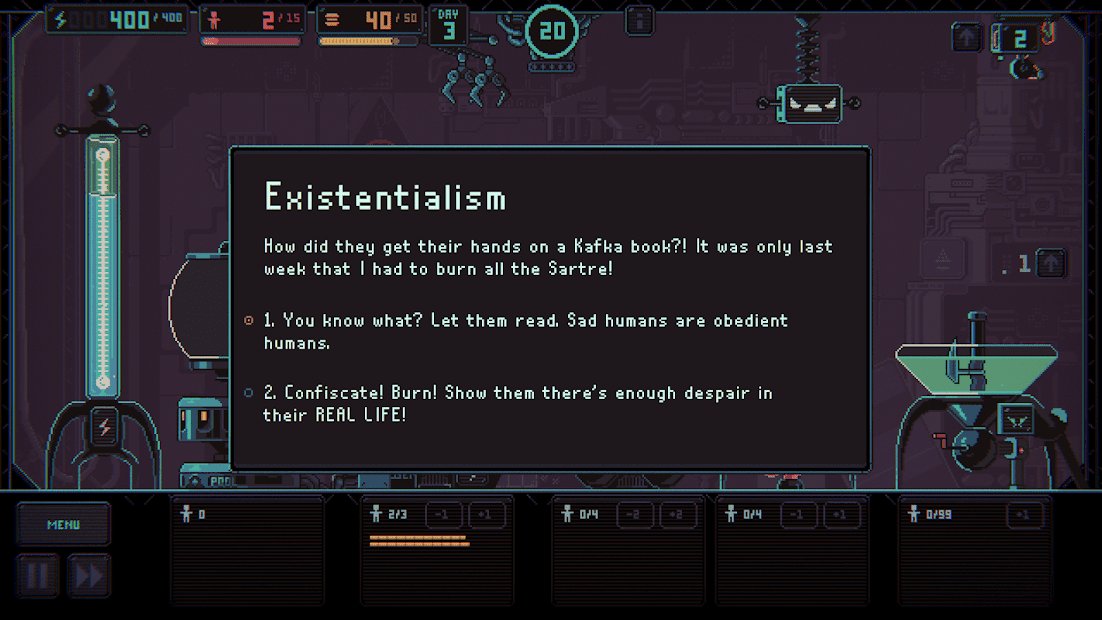
Task: Remove one worker from the 2/3 panel
Action: 443,515
